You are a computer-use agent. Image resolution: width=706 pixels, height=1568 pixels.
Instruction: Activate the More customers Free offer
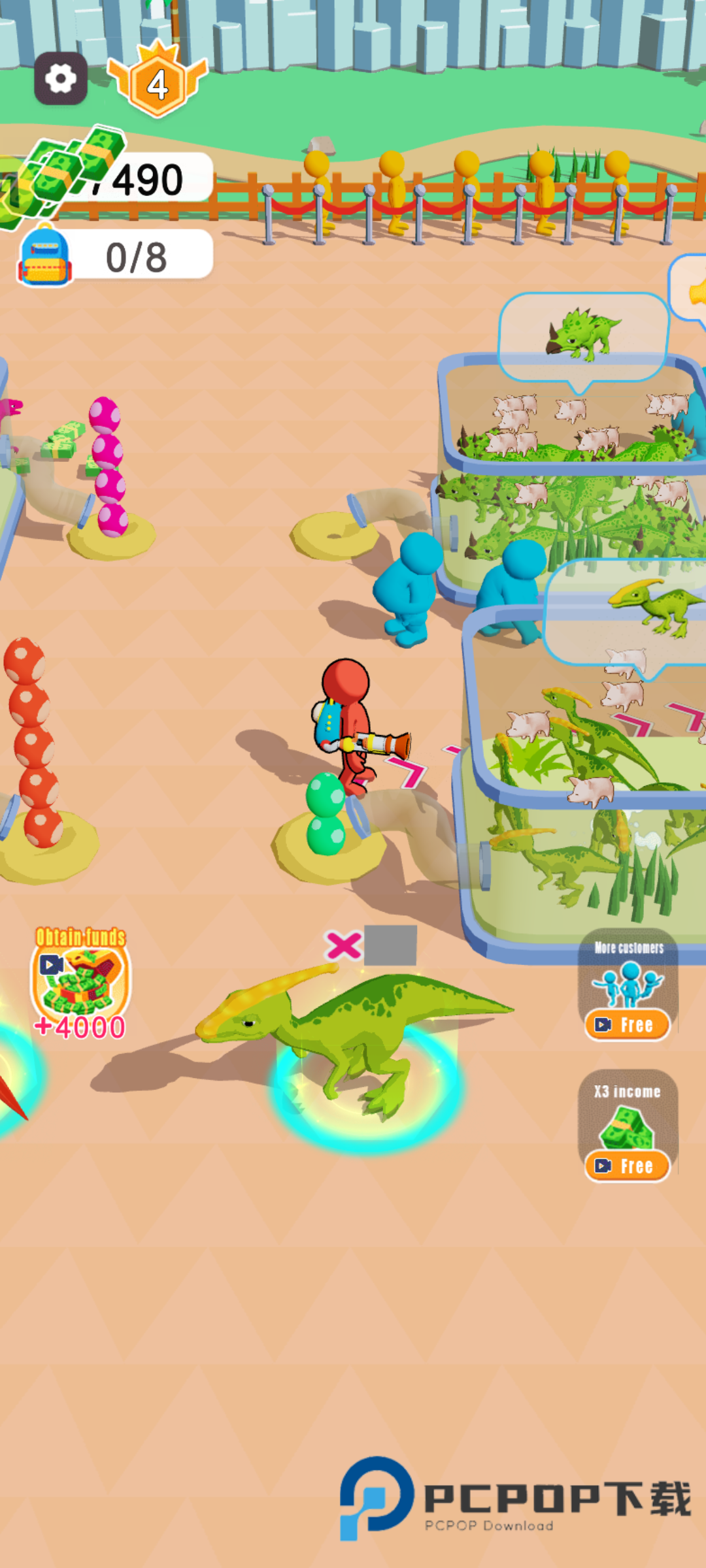[x=627, y=1024]
